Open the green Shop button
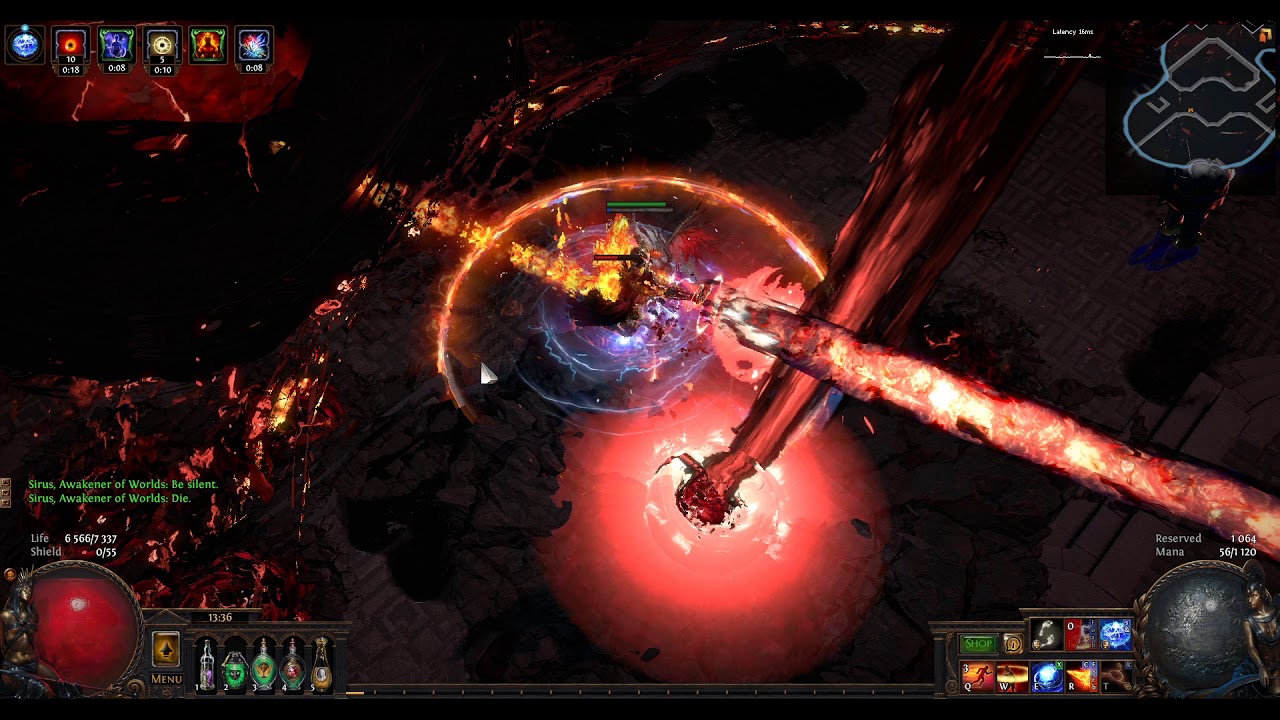 [978, 644]
